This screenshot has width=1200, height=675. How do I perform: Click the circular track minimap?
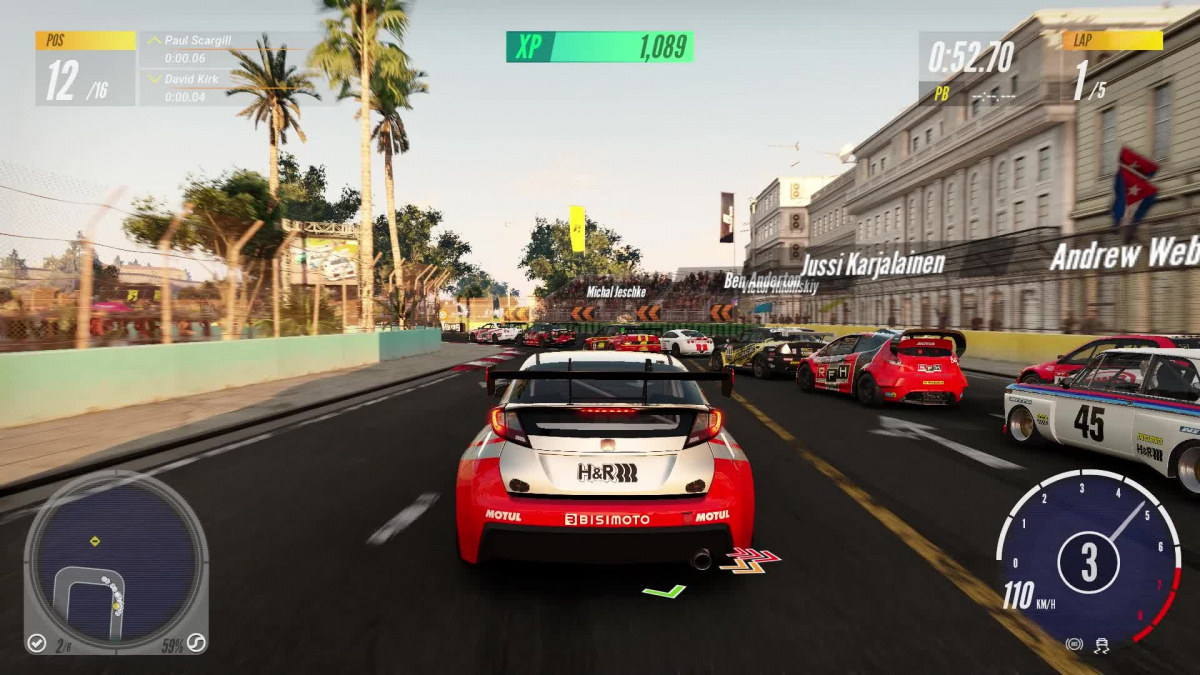pos(115,560)
